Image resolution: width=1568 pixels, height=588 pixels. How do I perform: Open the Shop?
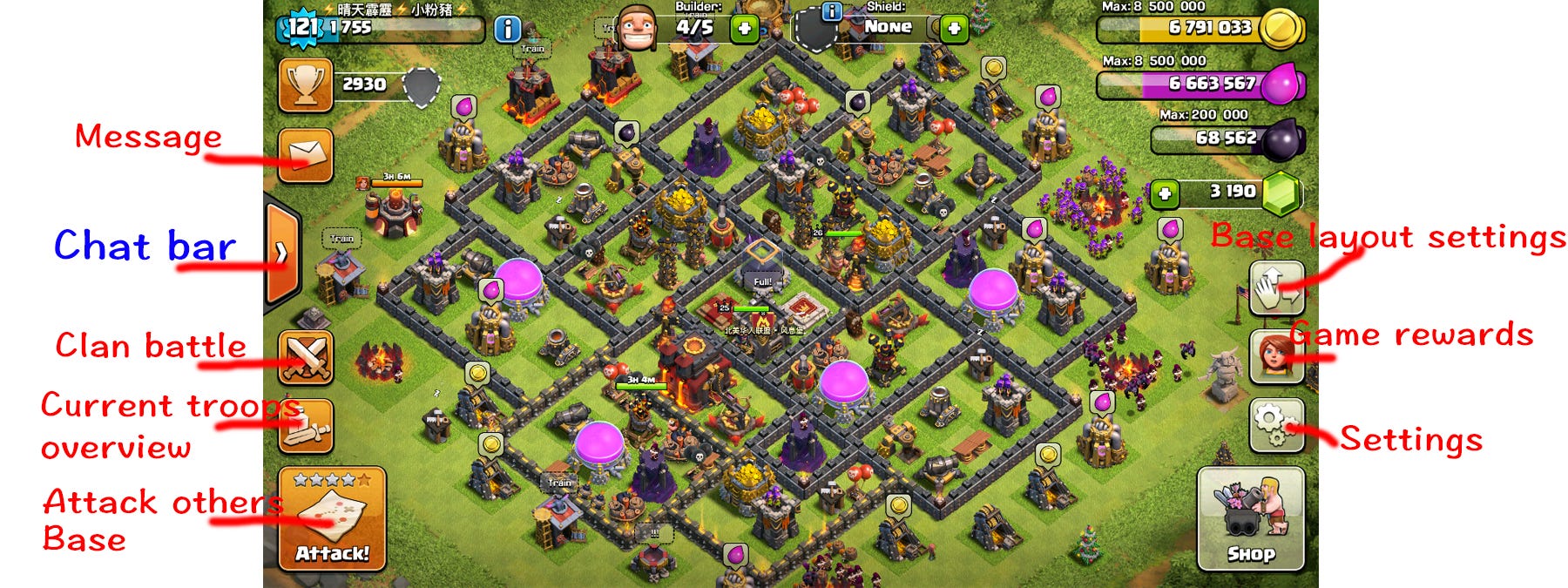tap(1251, 519)
